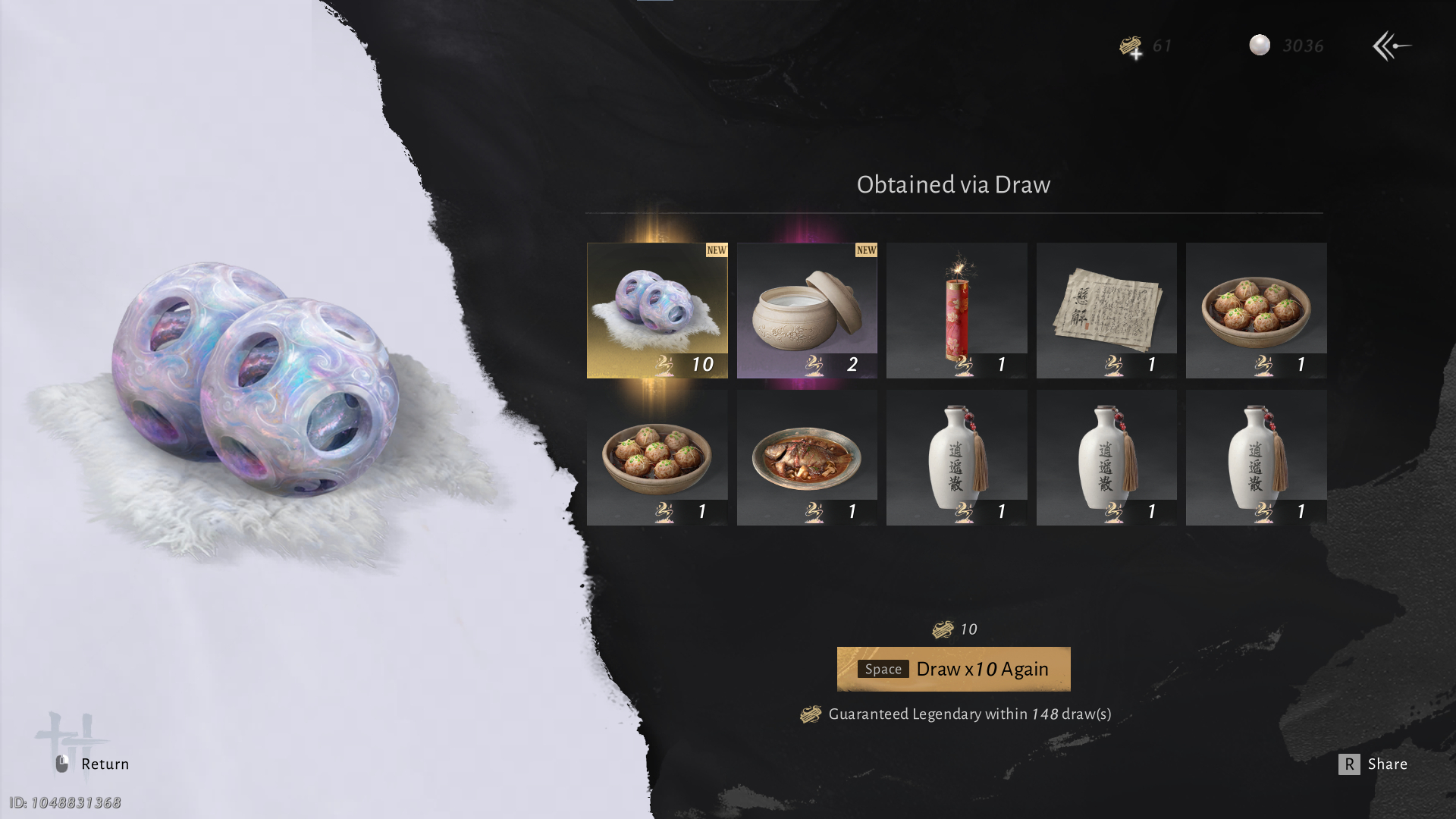
Task: Check the white pearl currency icon
Action: coord(1260,45)
